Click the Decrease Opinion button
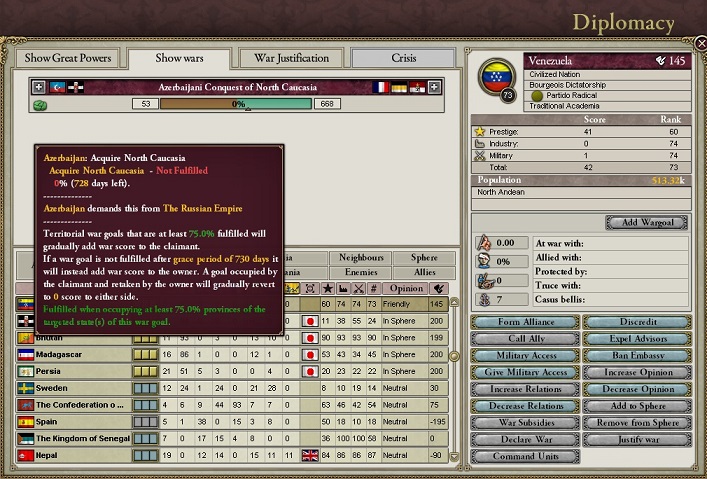Image resolution: width=707 pixels, height=479 pixels. [x=635, y=390]
